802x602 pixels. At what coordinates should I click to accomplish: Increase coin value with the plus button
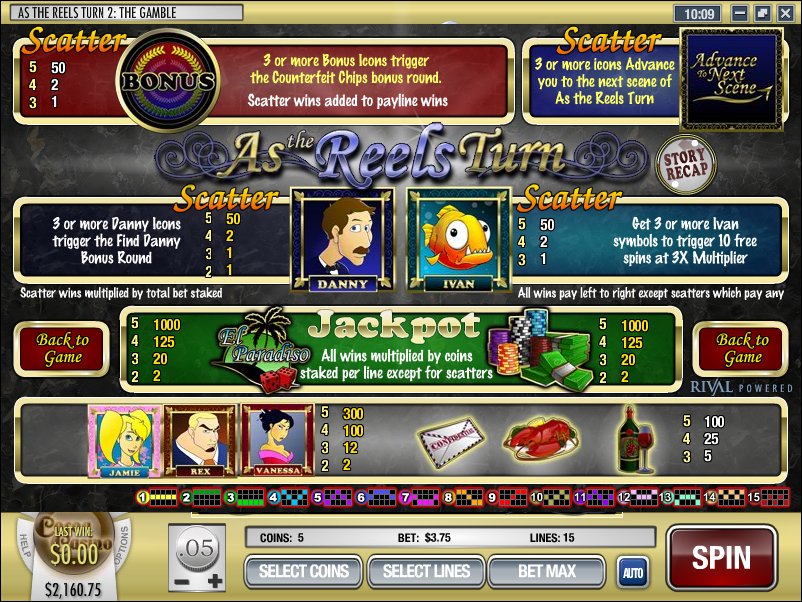[x=211, y=581]
